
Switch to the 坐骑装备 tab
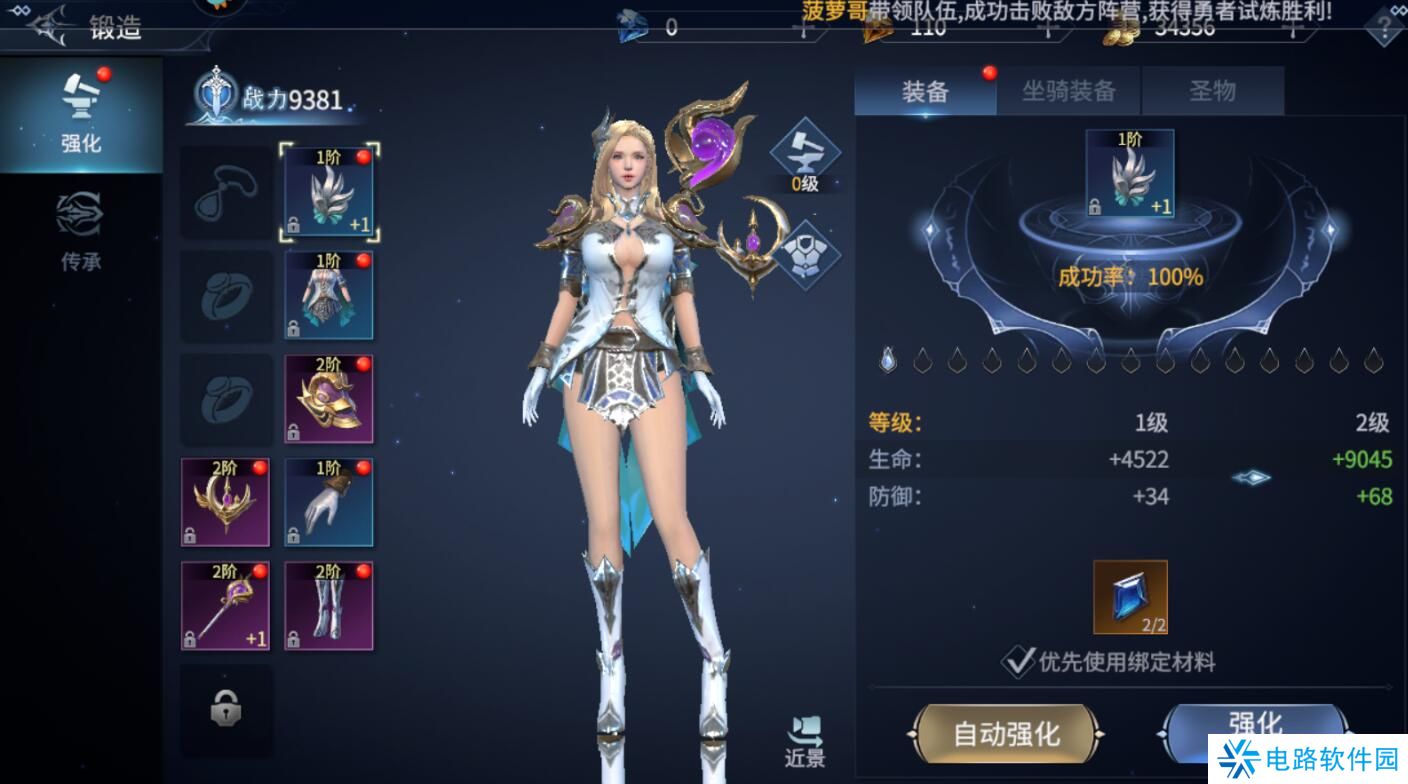point(1068,90)
